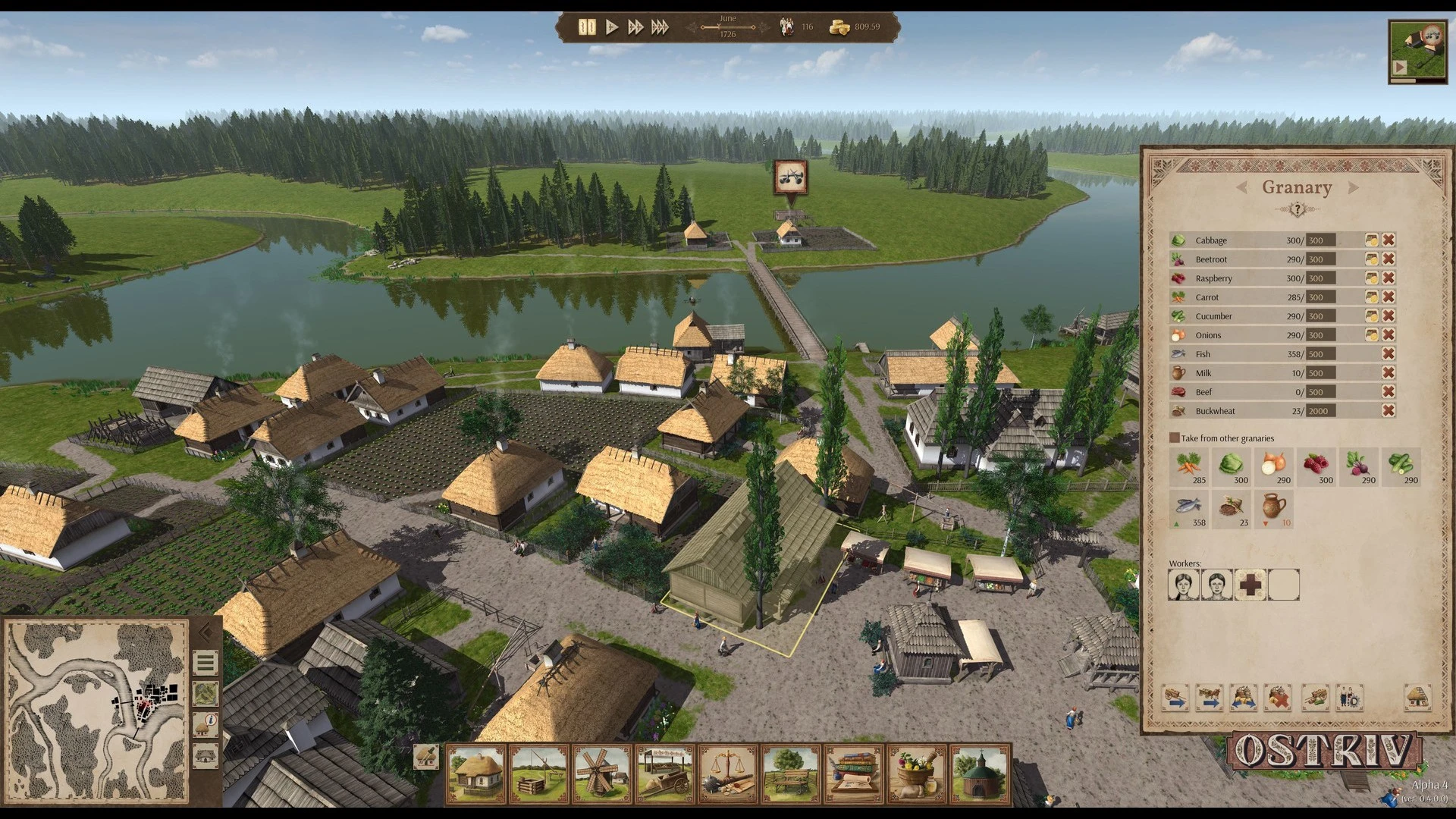Open the granary help question mark

point(1297,209)
